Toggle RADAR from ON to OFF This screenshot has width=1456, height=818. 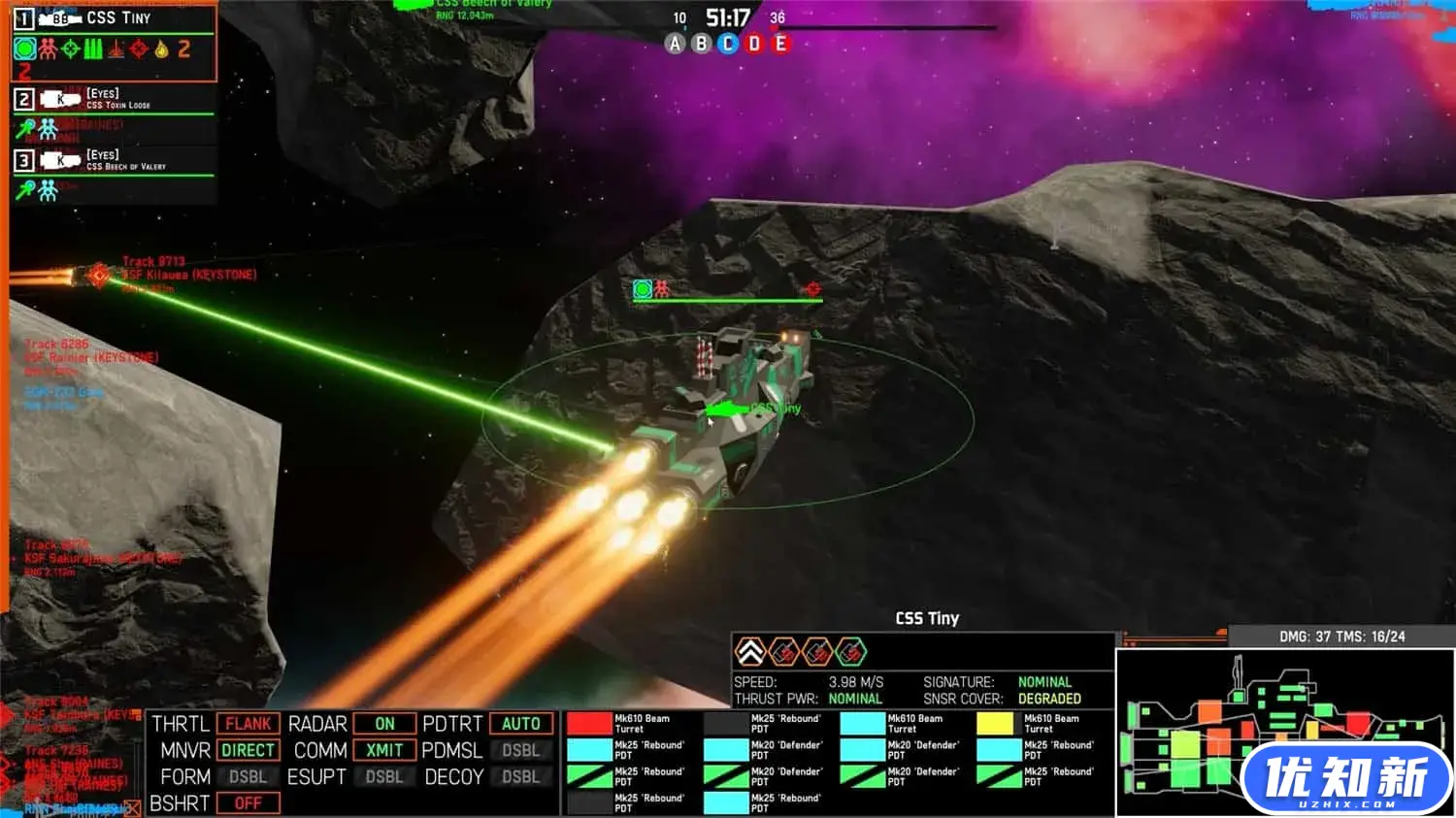pos(384,723)
